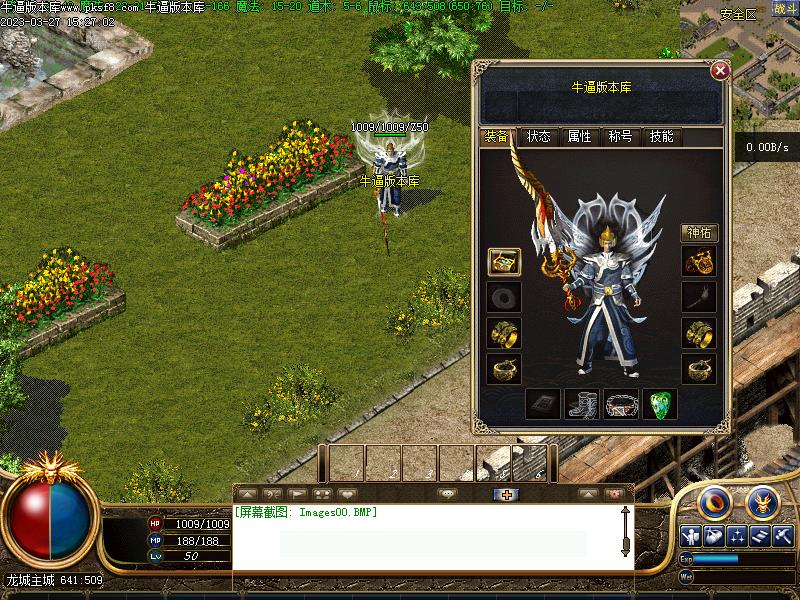Select the 装备 equipment tab
The height and width of the screenshot is (600, 800).
497,137
